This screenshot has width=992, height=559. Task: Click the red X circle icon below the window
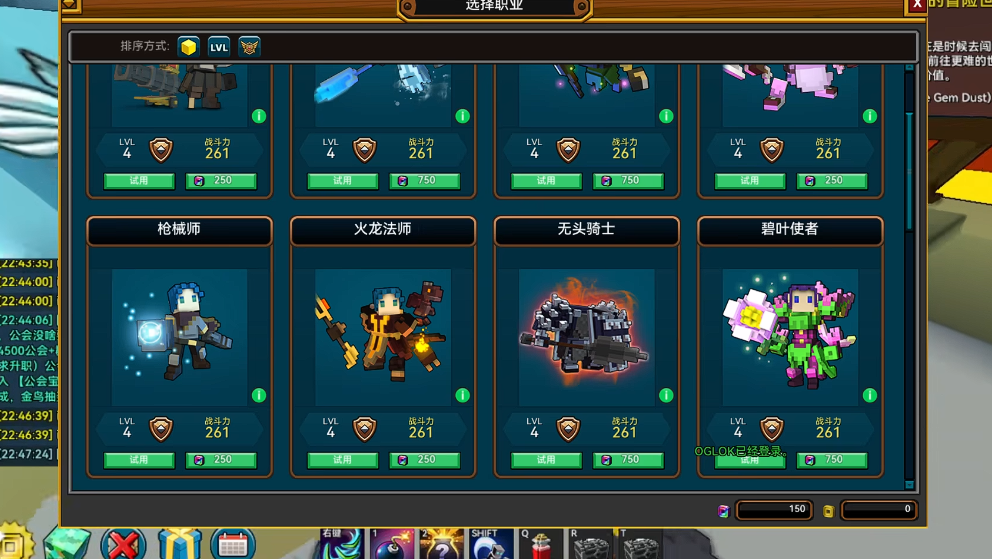click(x=124, y=545)
